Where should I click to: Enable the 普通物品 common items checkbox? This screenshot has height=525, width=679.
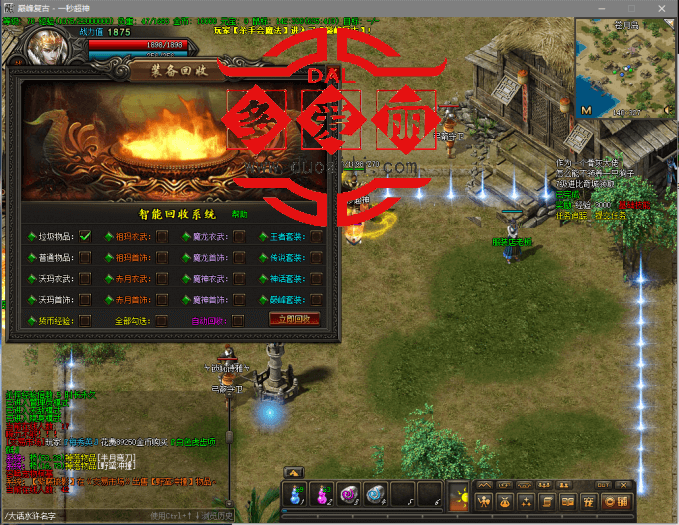(85, 257)
